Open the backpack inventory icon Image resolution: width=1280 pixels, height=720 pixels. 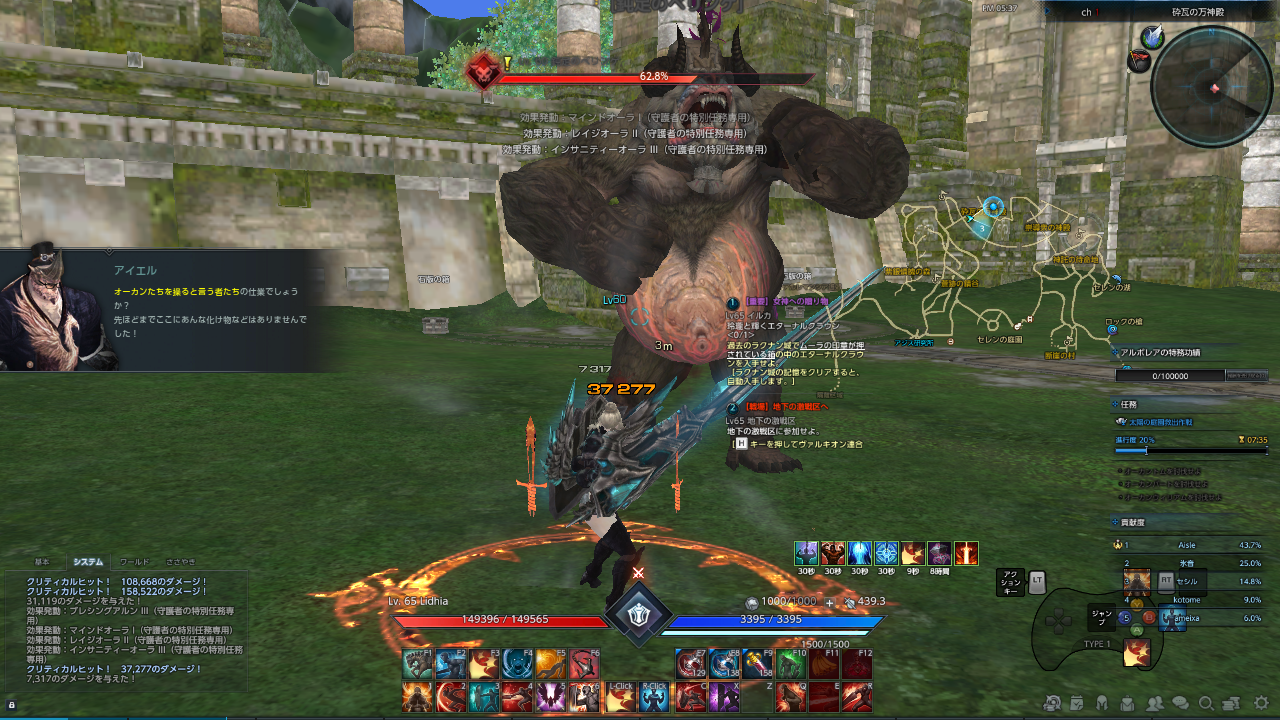pyautogui.click(x=1126, y=705)
